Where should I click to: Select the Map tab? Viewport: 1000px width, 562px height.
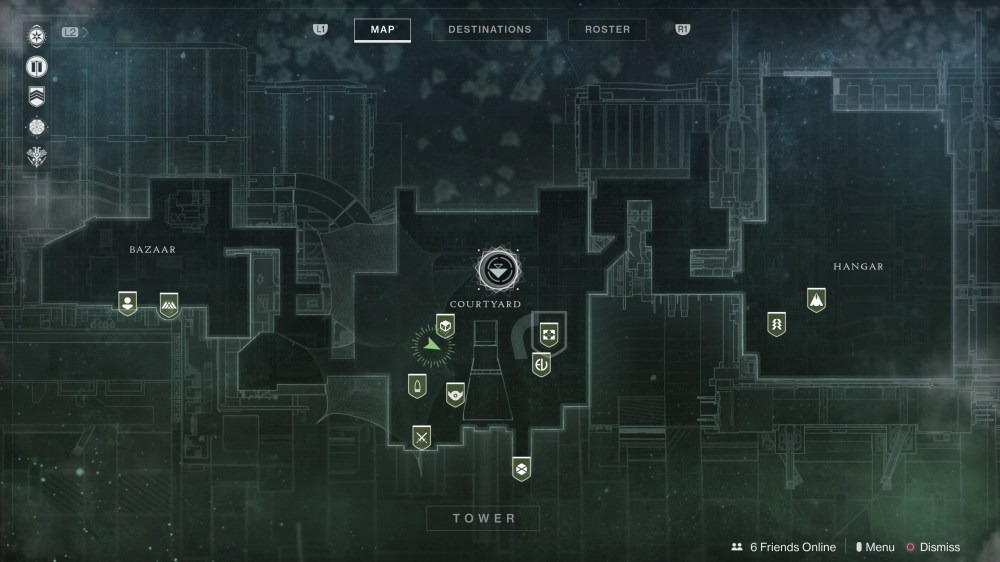382,30
